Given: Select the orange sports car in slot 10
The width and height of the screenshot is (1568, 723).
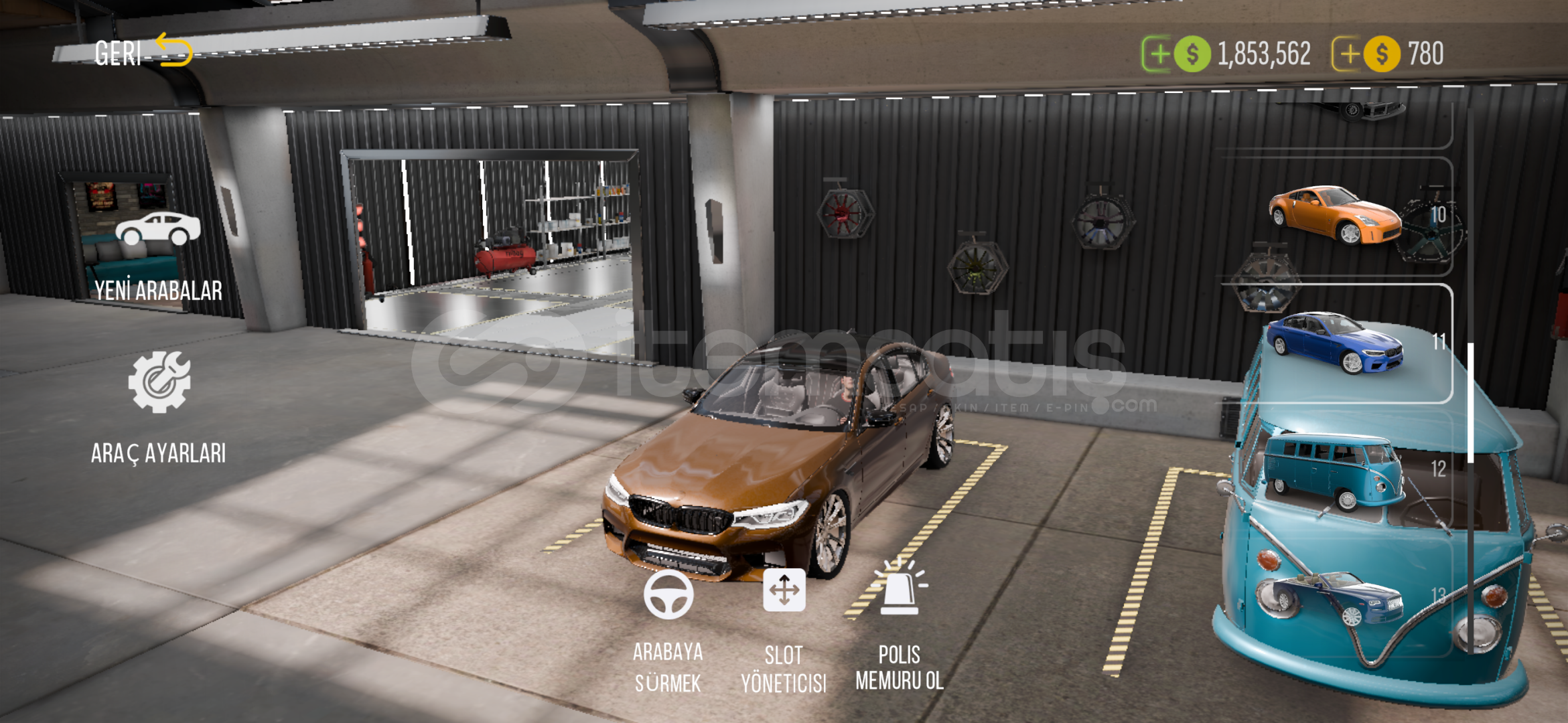Looking at the screenshot, I should tap(1336, 216).
